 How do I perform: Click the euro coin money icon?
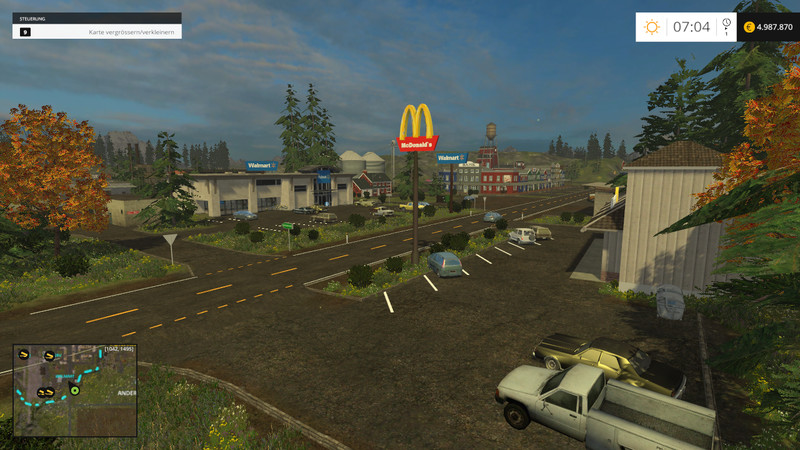click(x=749, y=27)
